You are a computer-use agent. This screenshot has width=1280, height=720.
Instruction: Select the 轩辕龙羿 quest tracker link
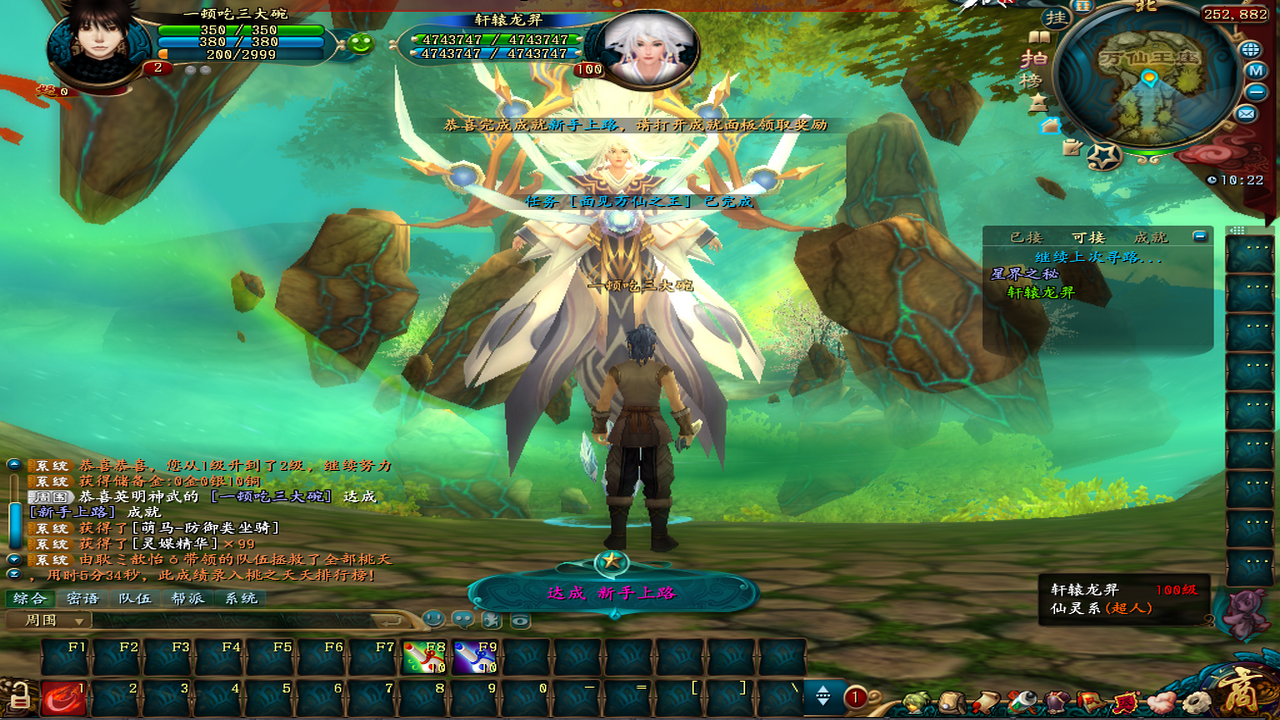[x=1040, y=293]
